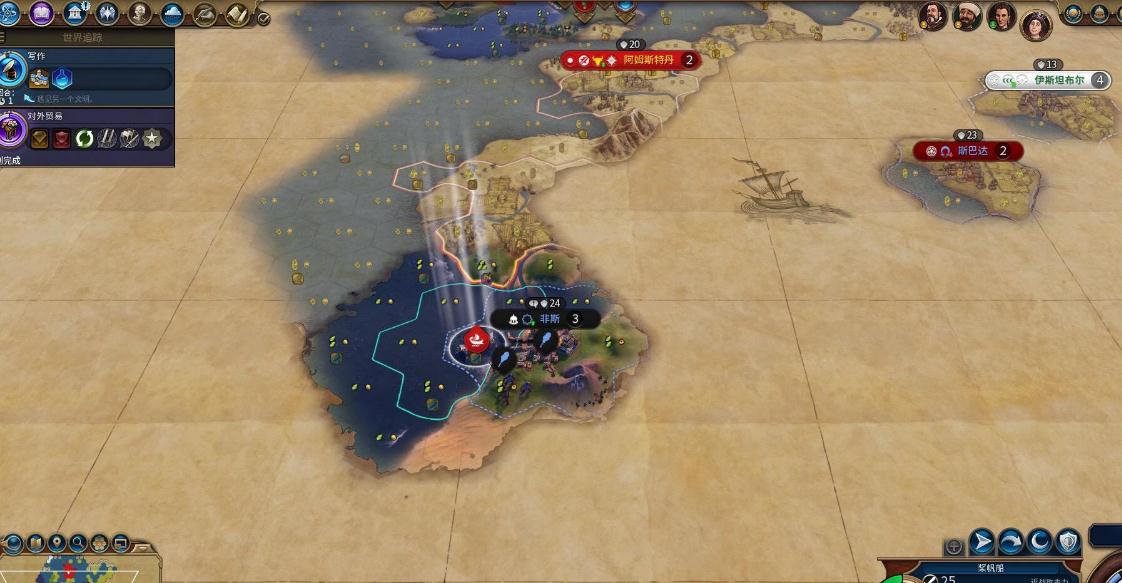The width and height of the screenshot is (1122, 583).
Task: Activate the shield fortify unit action
Action: [x=1069, y=541]
